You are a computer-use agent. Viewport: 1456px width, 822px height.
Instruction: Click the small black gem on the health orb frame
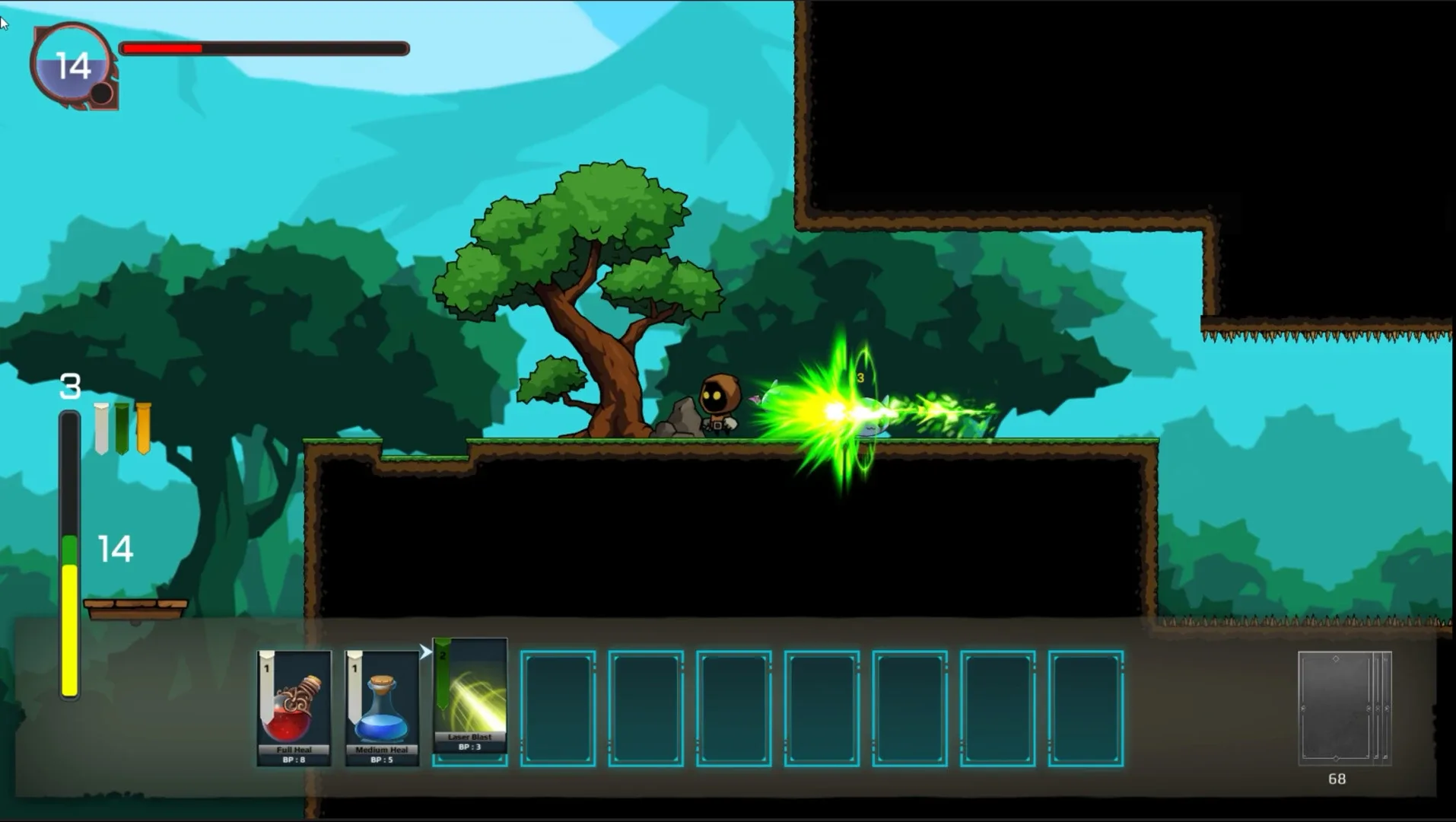101,93
